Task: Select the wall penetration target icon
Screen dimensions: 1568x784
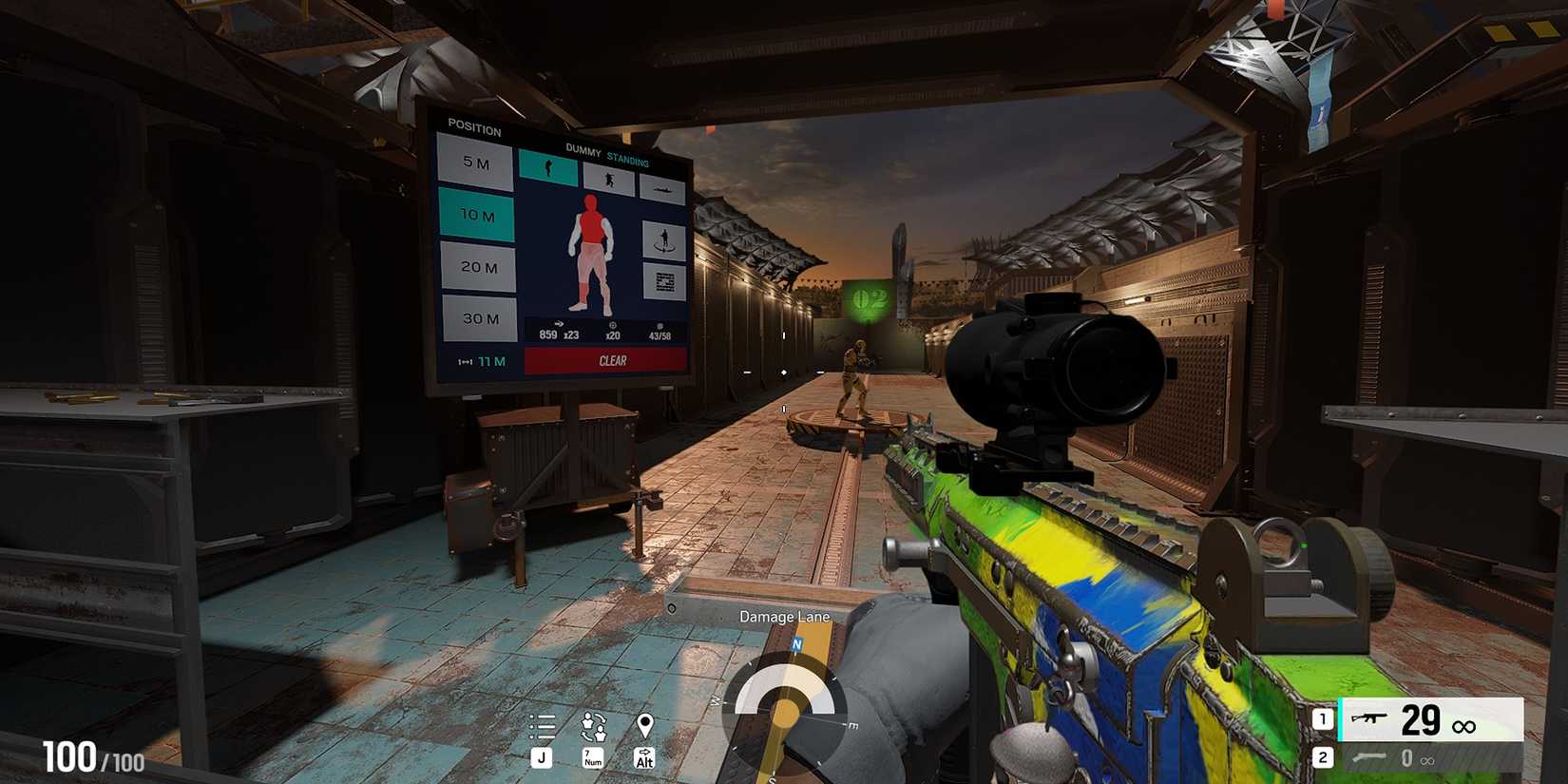Action: pos(663,278)
